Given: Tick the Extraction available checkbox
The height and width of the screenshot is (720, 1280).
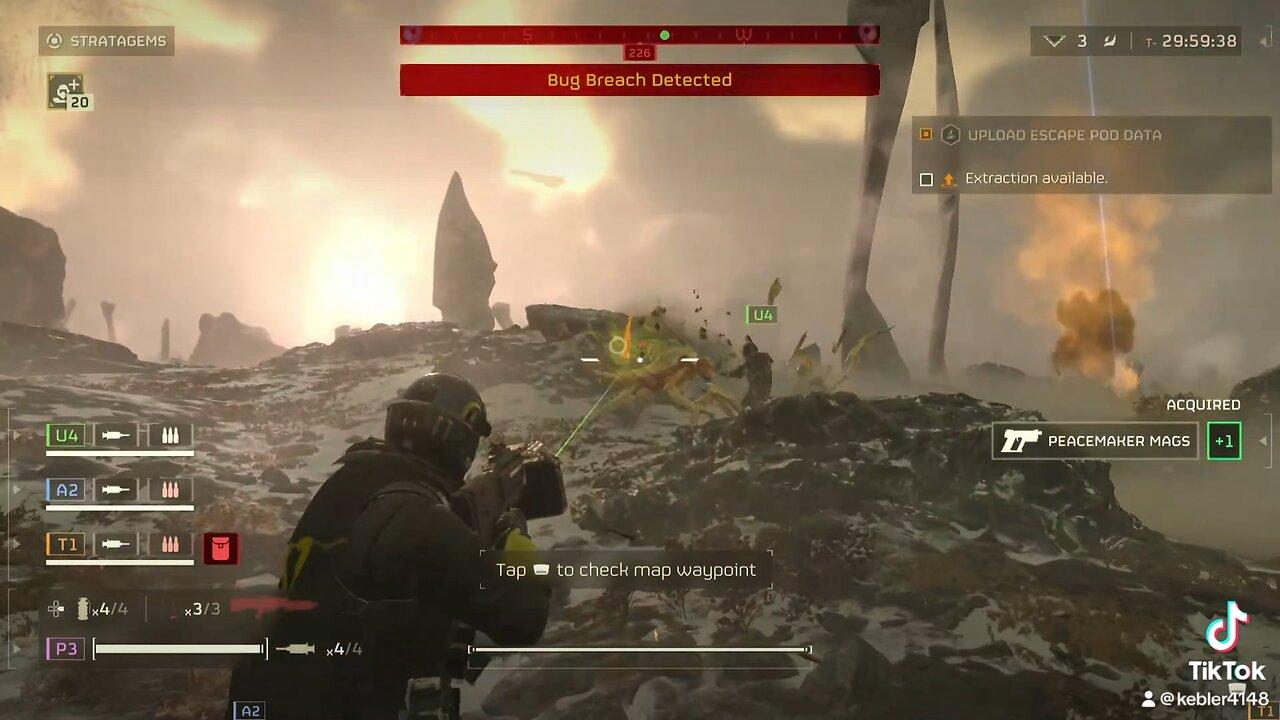Looking at the screenshot, I should coord(926,179).
